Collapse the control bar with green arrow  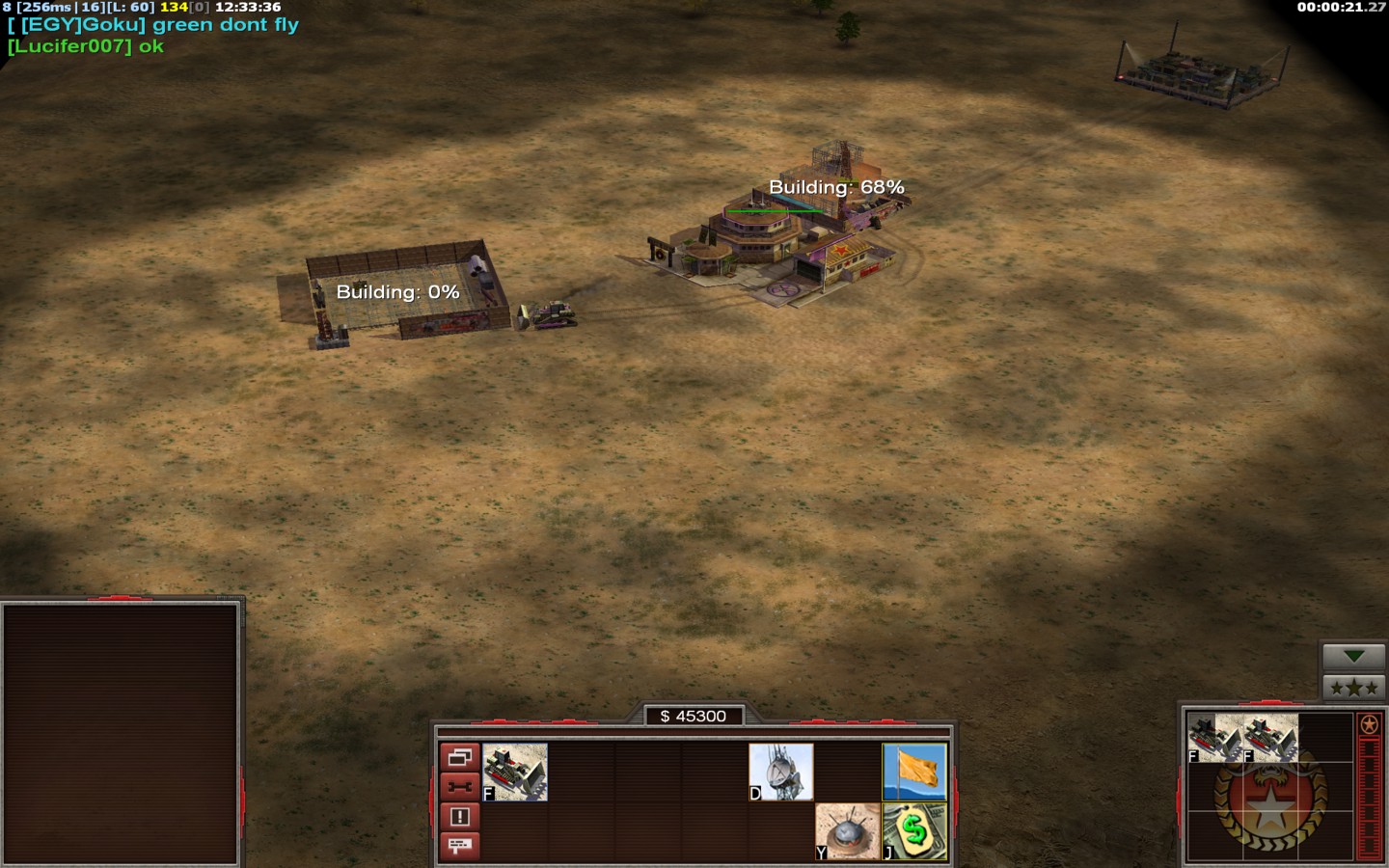tap(1353, 657)
